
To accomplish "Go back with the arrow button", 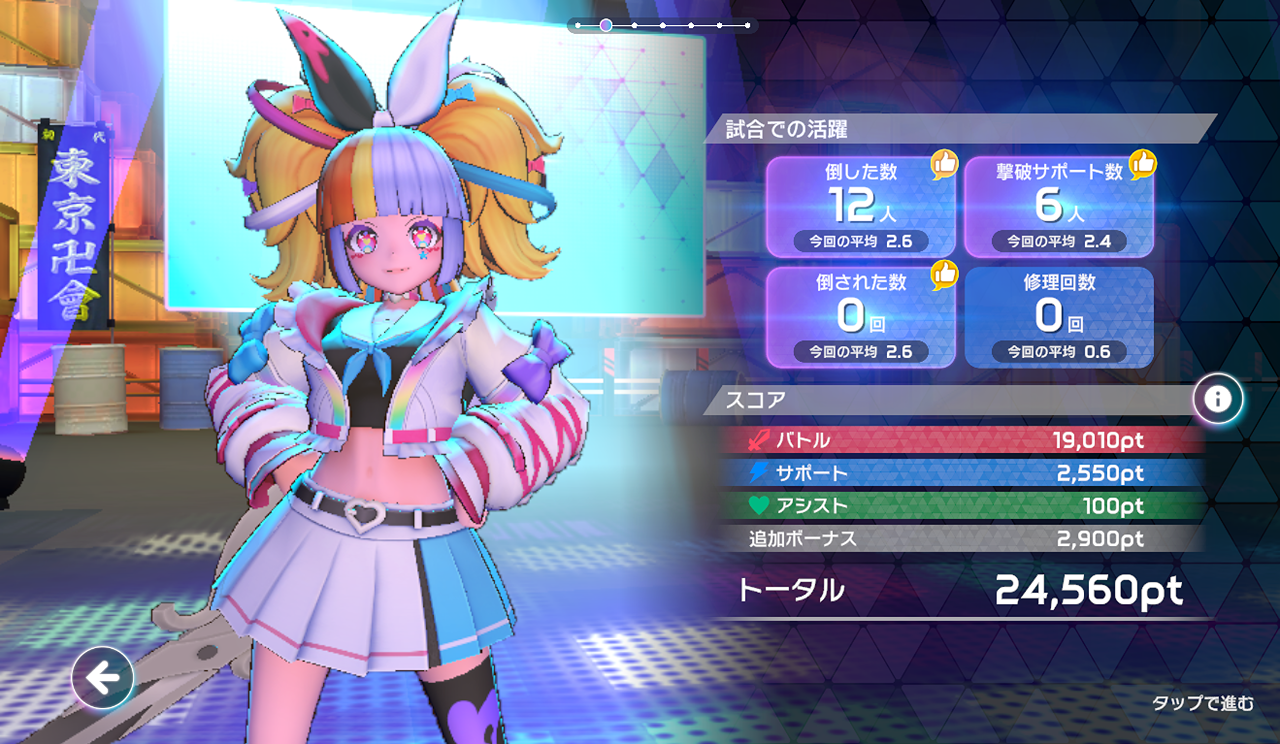I will point(103,678).
